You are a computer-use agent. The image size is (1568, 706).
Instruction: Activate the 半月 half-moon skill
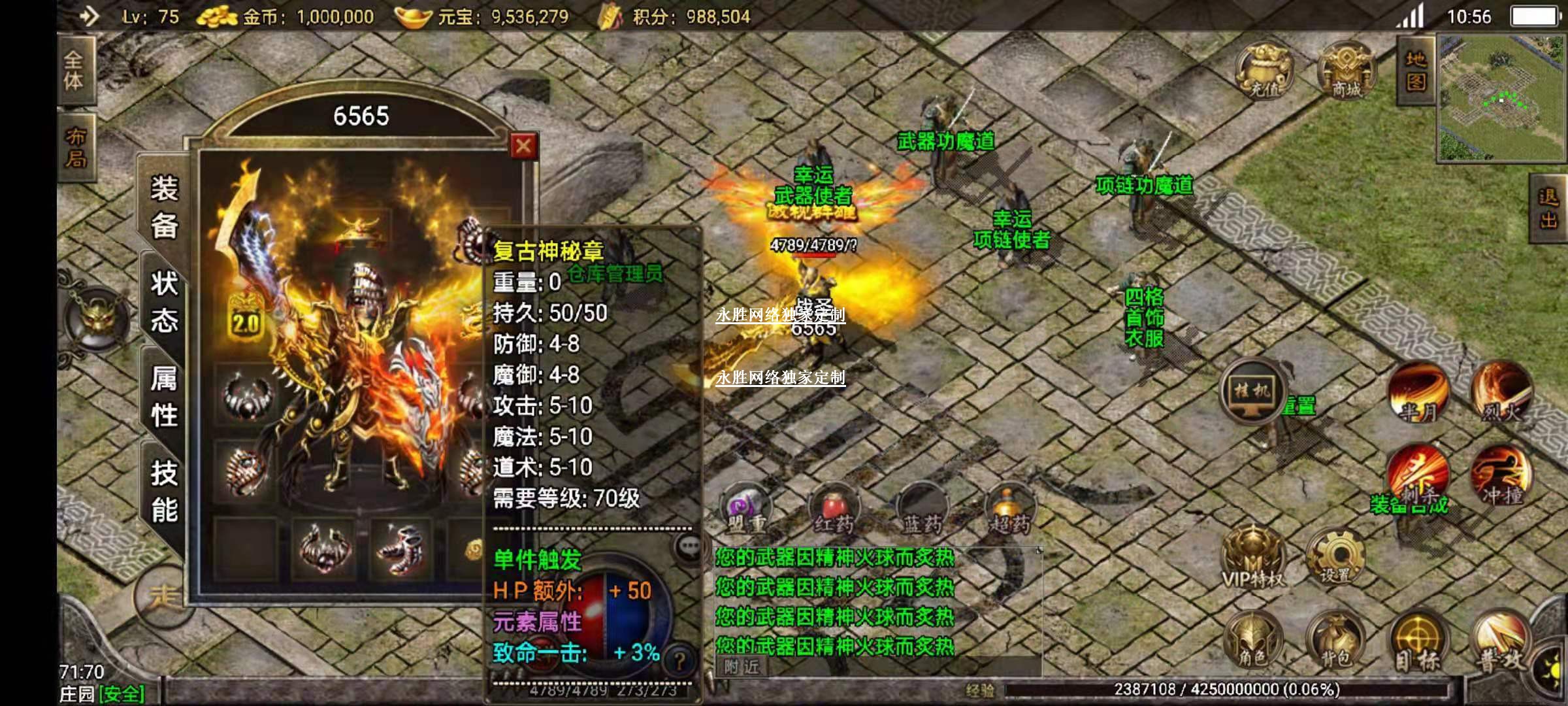1418,394
